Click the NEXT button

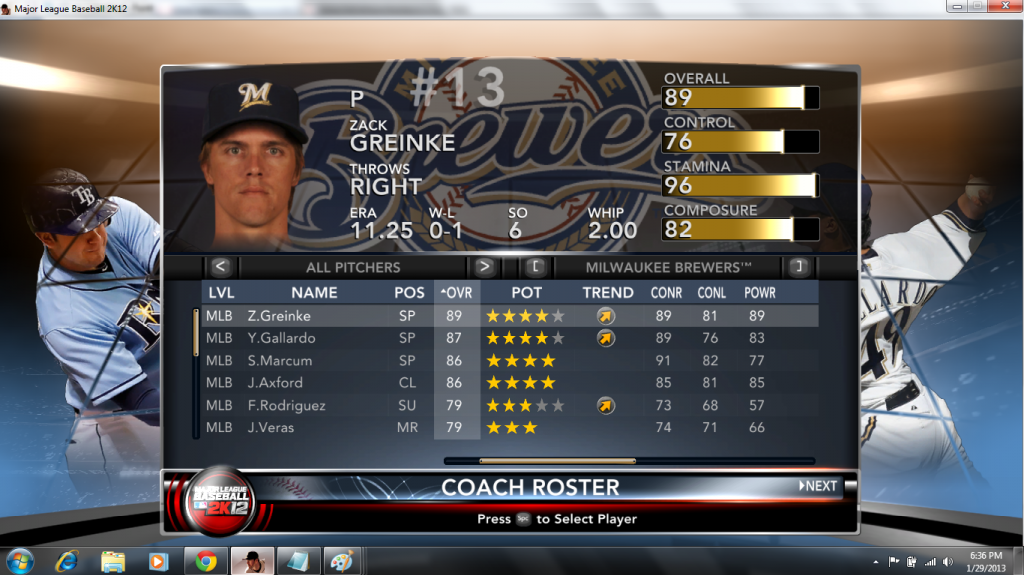point(819,486)
